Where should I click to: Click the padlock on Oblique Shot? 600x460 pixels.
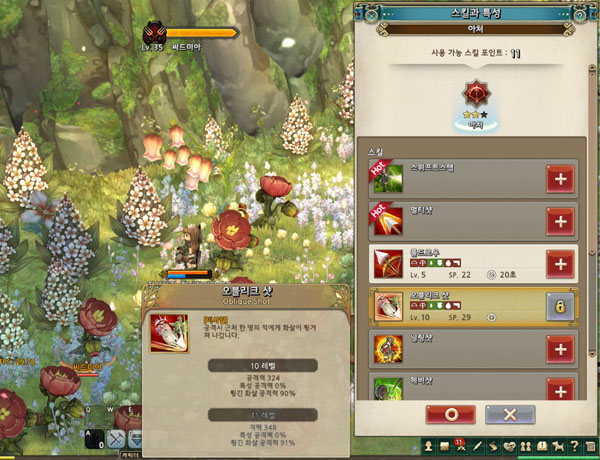[x=560, y=306]
